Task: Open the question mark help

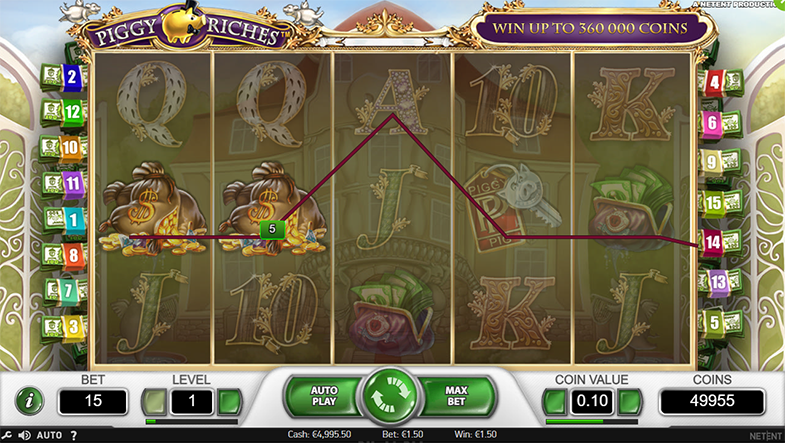Action: tap(73, 435)
